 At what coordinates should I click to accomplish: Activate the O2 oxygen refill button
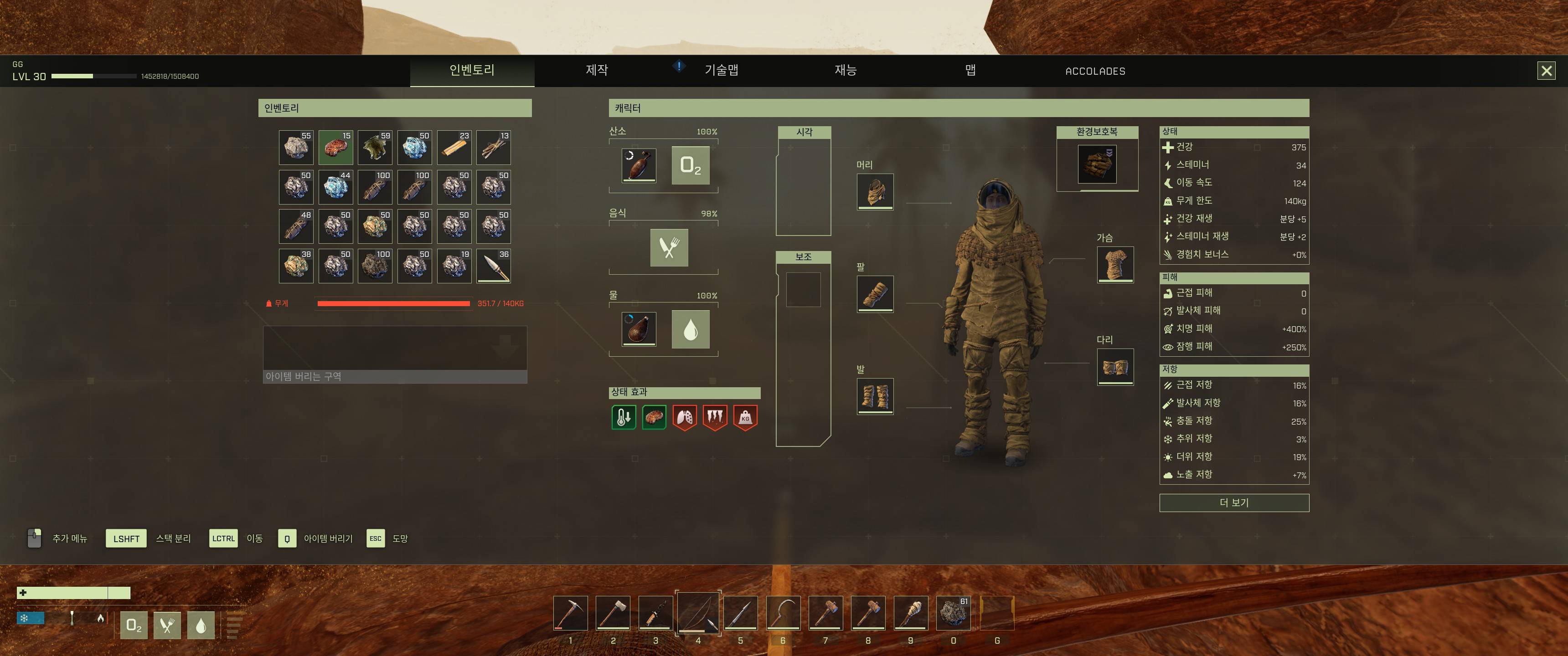point(690,165)
